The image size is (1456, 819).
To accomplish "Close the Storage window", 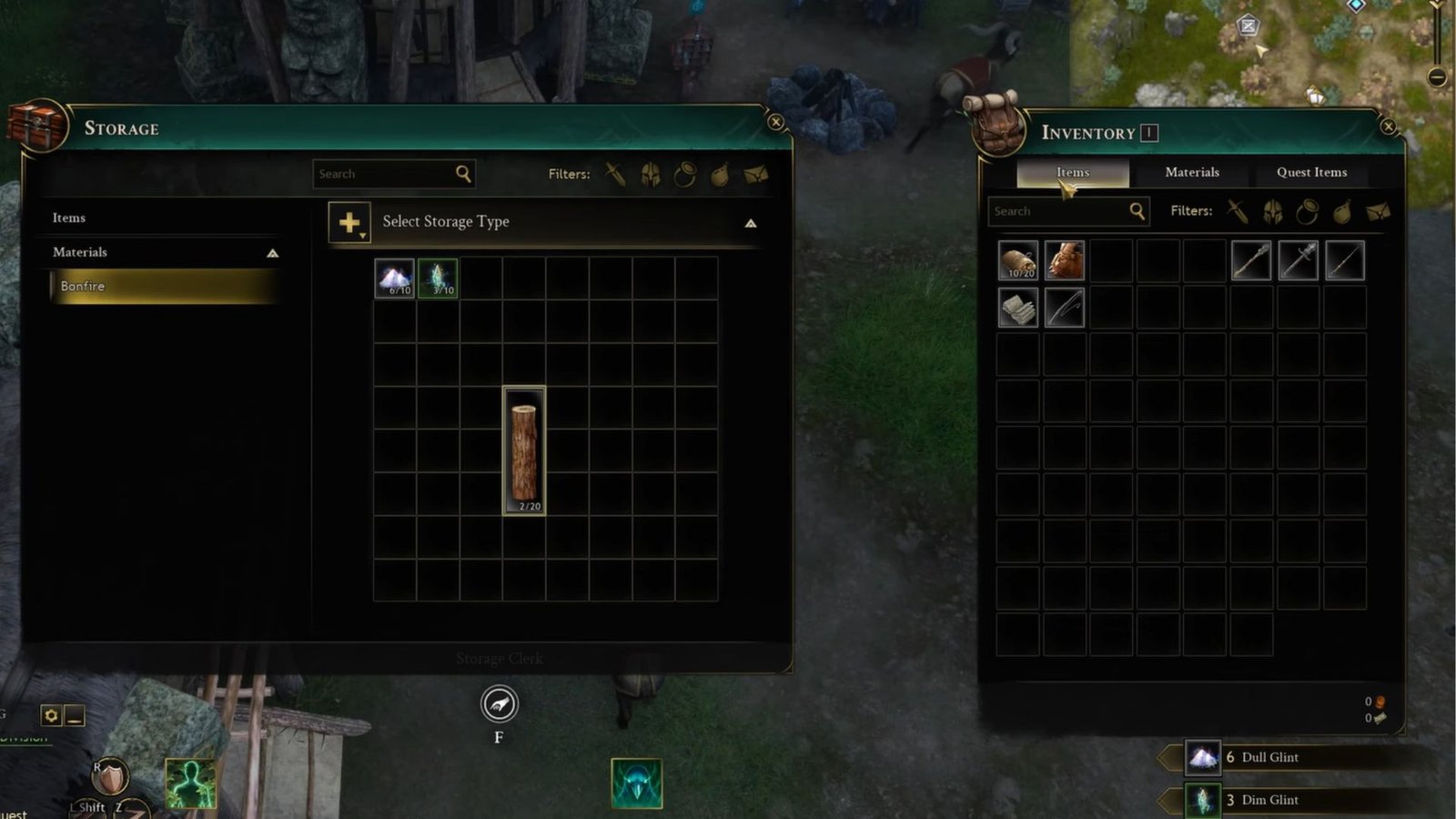I will [775, 122].
